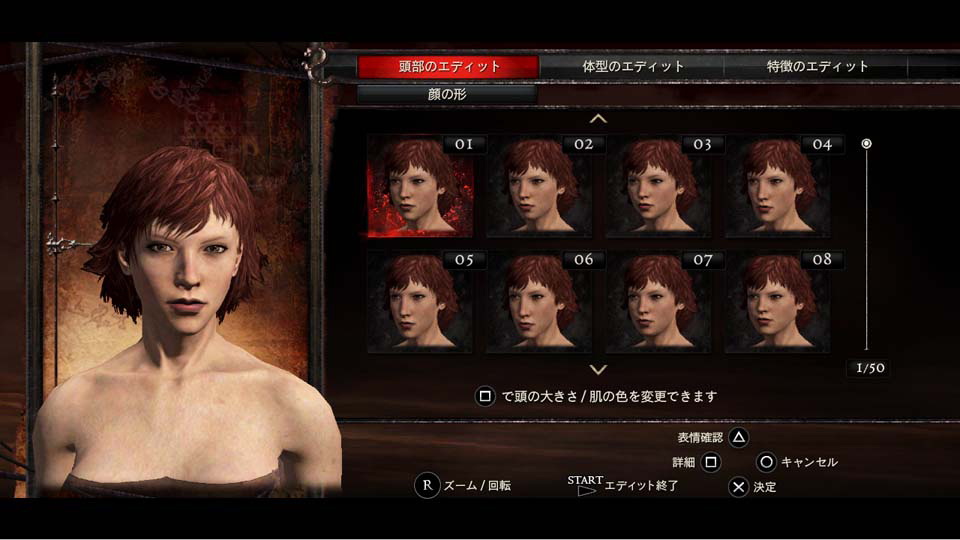Image resolution: width=960 pixels, height=540 pixels.
Task: Pick face shape thumbnail 08
Action: [777, 302]
